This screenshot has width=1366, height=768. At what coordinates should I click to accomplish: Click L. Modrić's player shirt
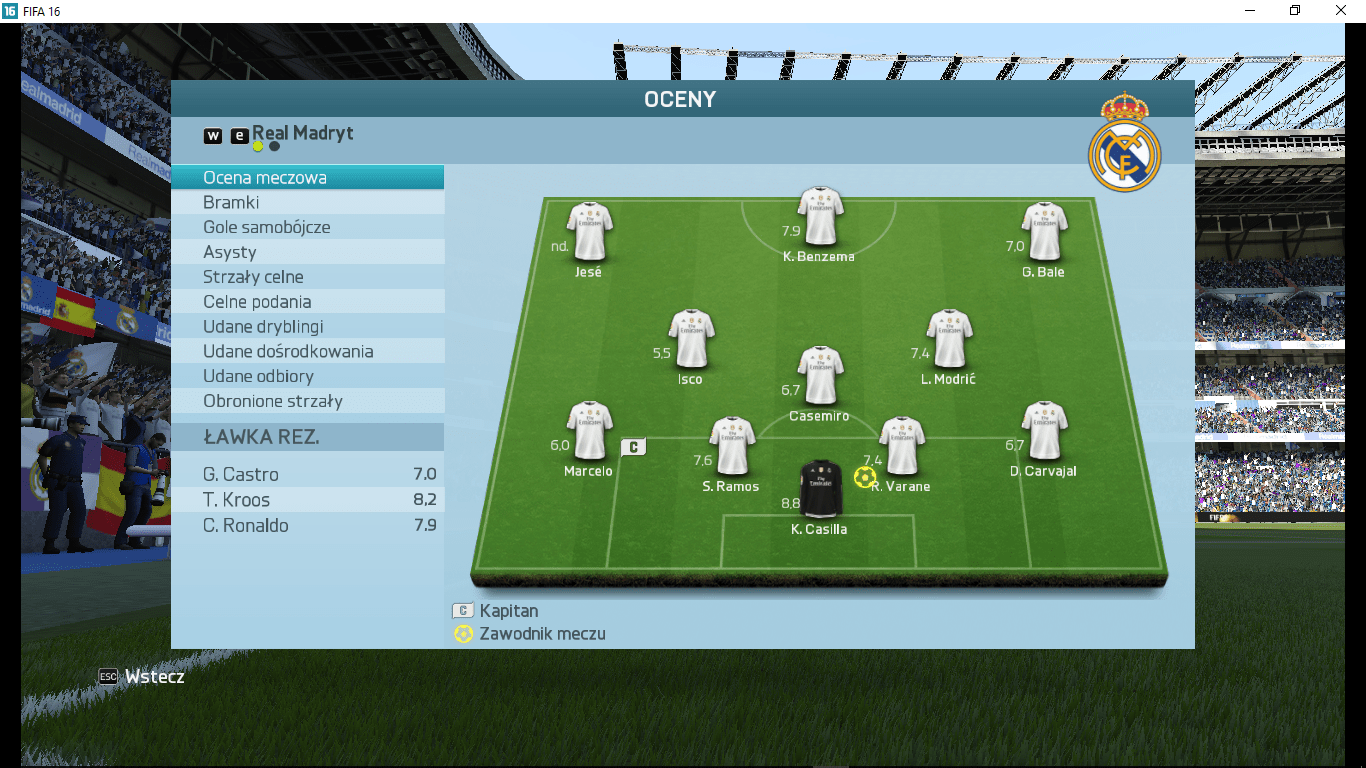949,339
